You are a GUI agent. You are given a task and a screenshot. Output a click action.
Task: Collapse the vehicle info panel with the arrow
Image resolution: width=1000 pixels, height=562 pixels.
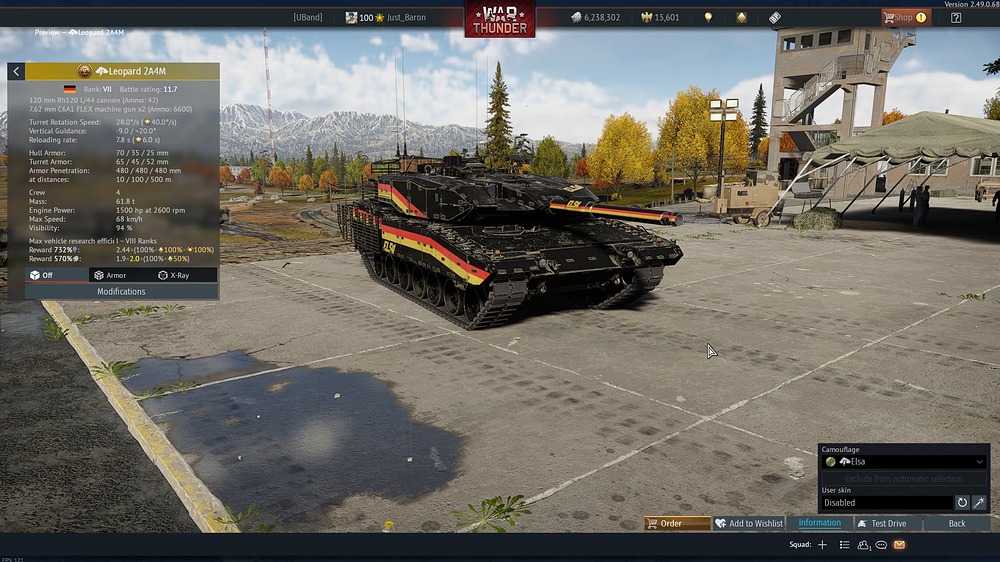point(16,72)
